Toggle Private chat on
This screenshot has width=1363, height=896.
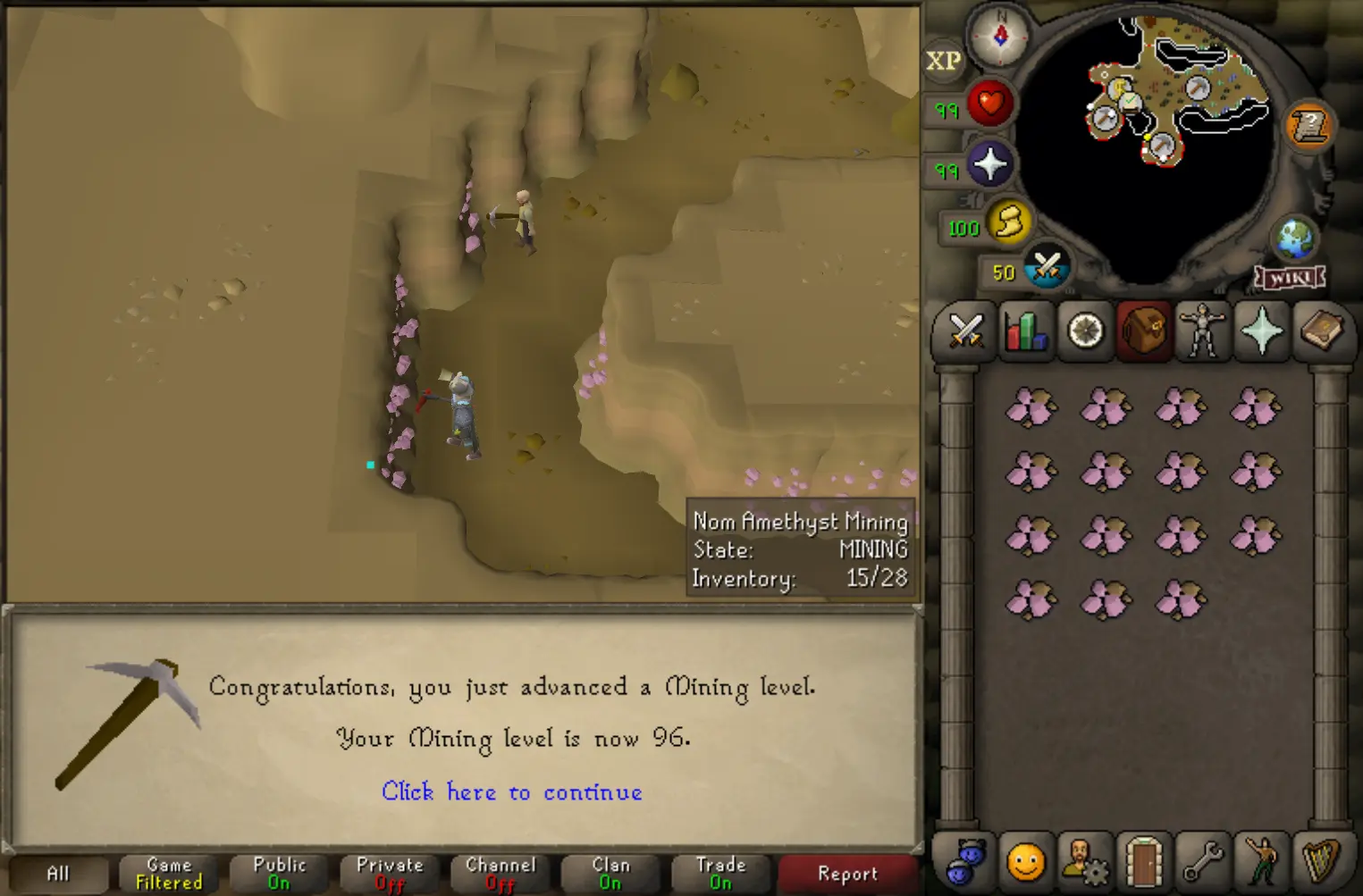(388, 873)
